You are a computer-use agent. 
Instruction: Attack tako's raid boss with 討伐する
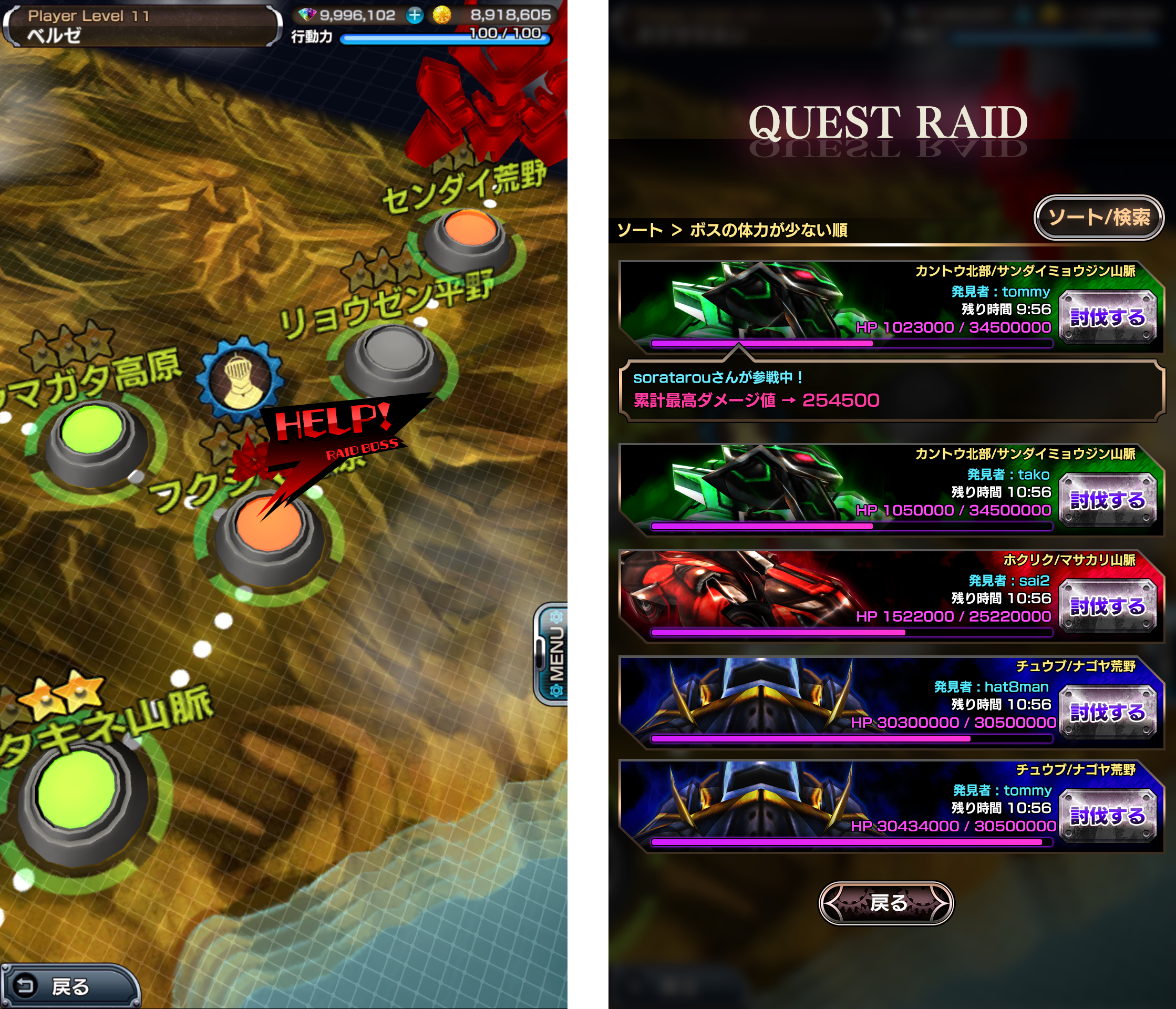pos(1107,500)
